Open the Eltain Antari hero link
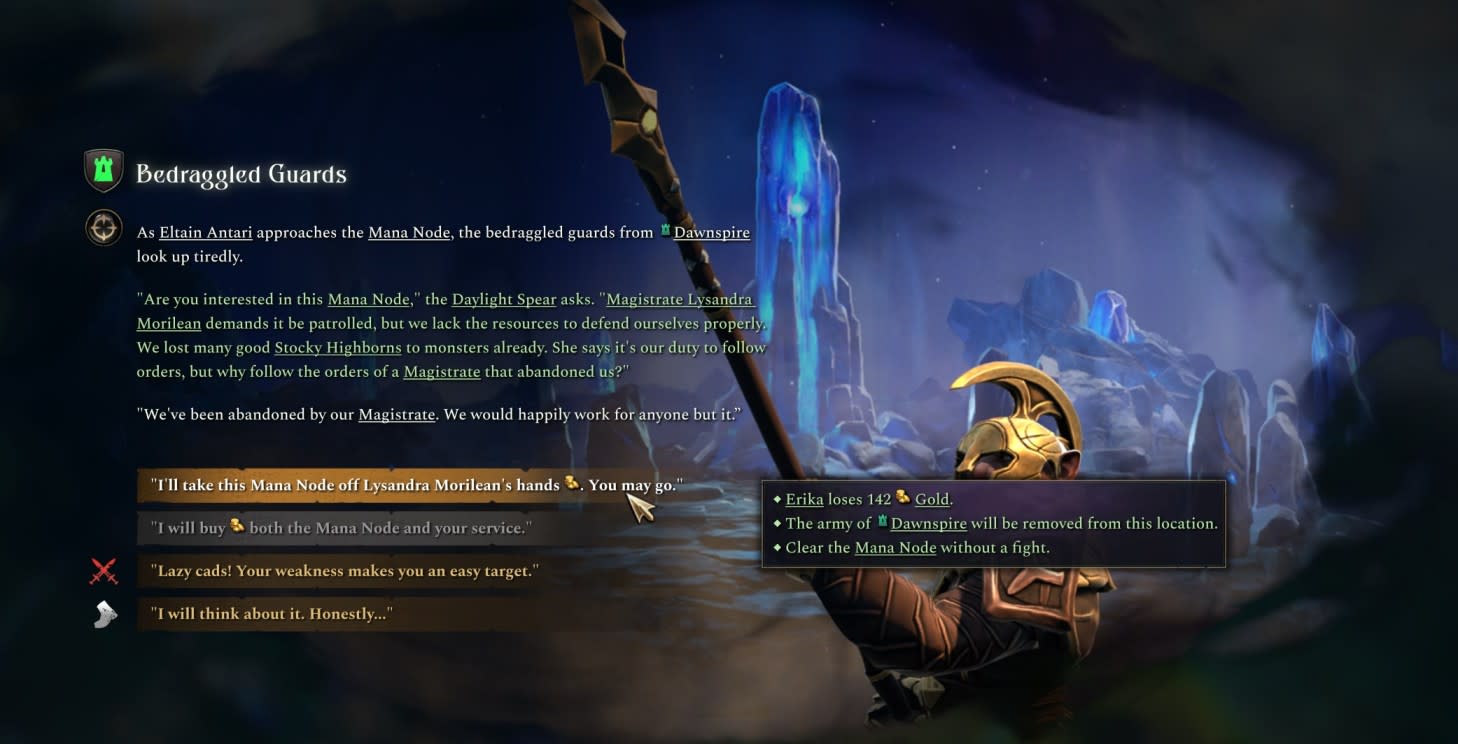The height and width of the screenshot is (744, 1458). (206, 233)
